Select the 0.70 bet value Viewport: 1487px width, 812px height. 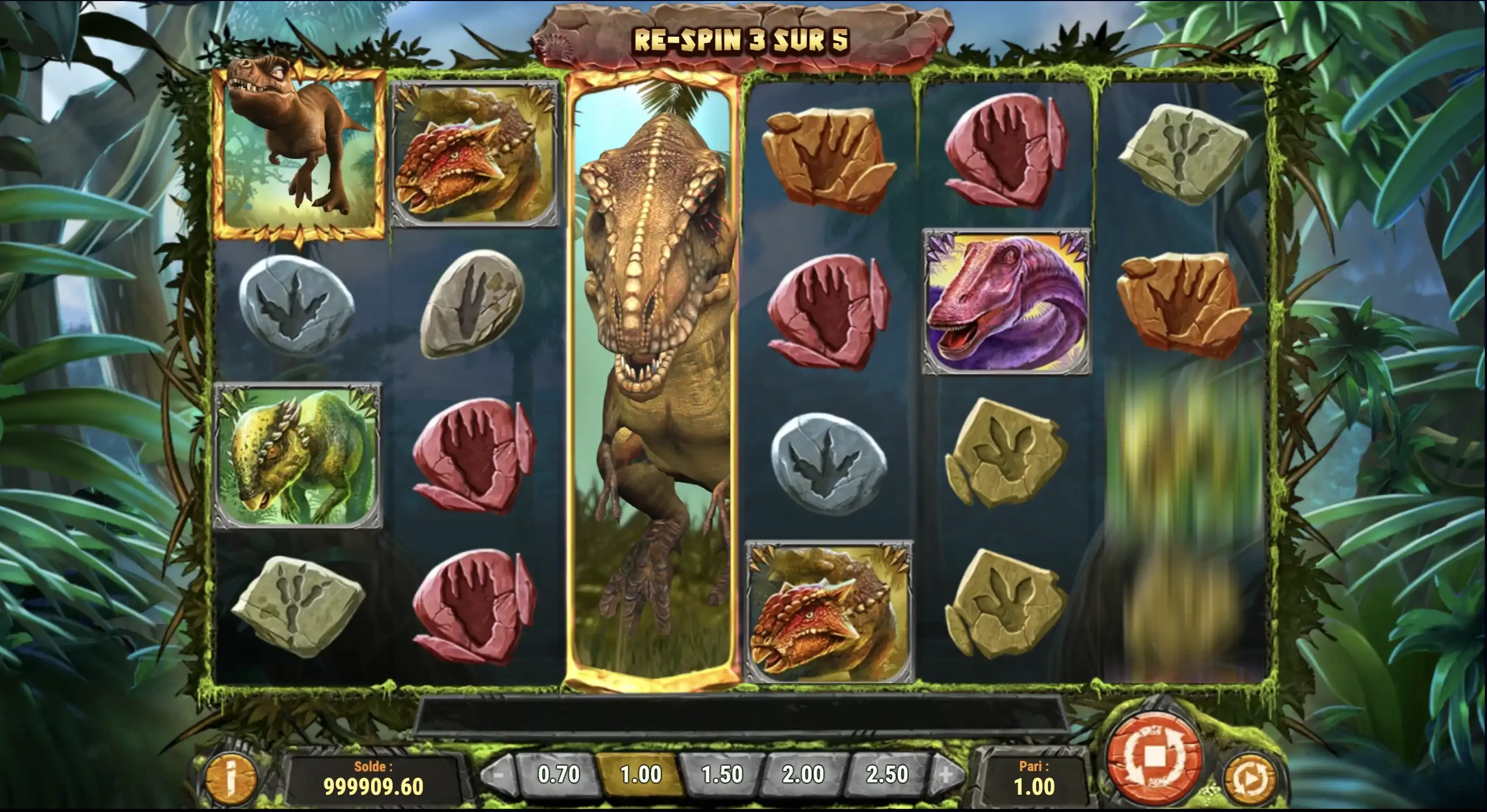coord(558,774)
